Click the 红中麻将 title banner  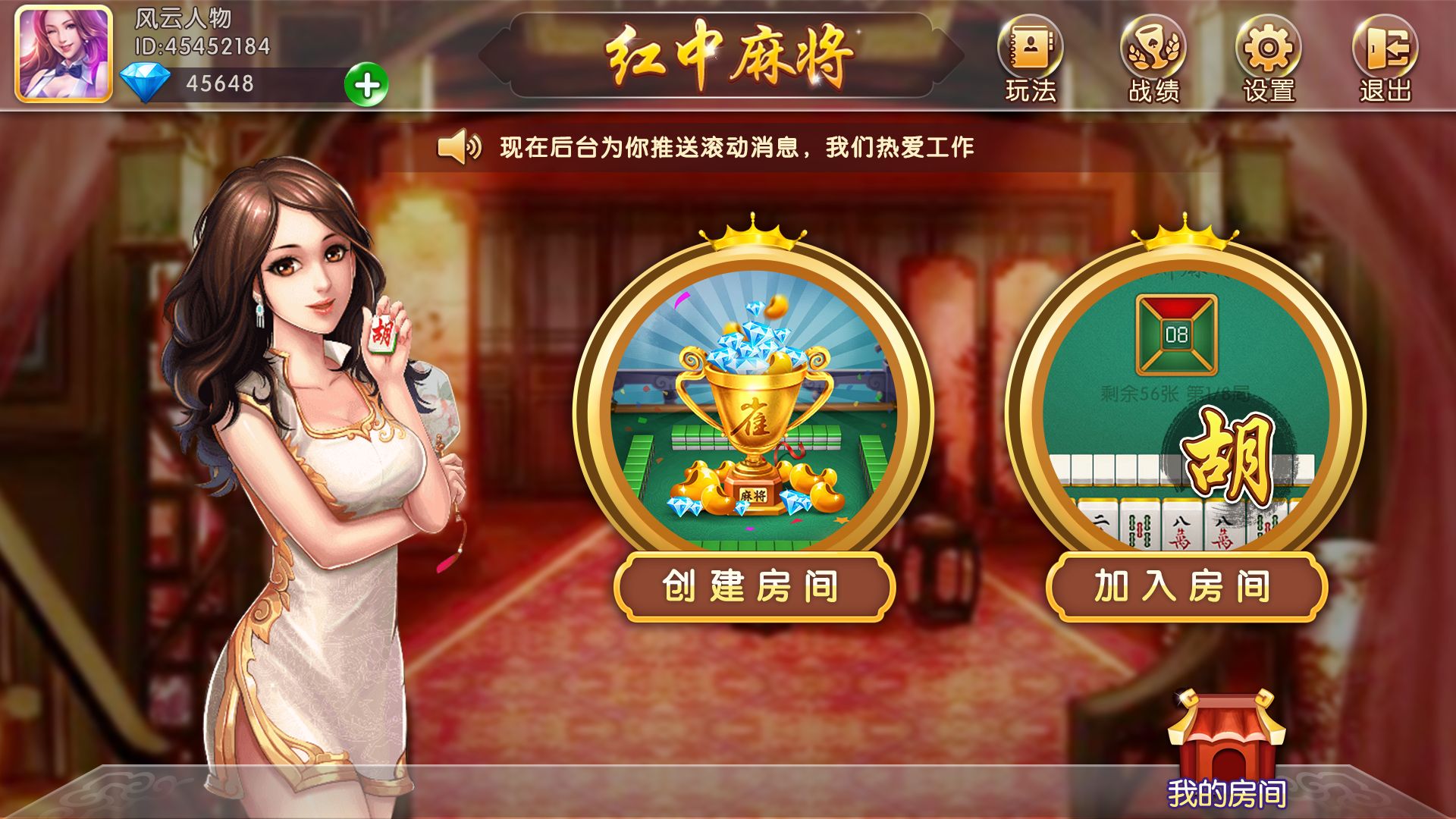[x=728, y=53]
